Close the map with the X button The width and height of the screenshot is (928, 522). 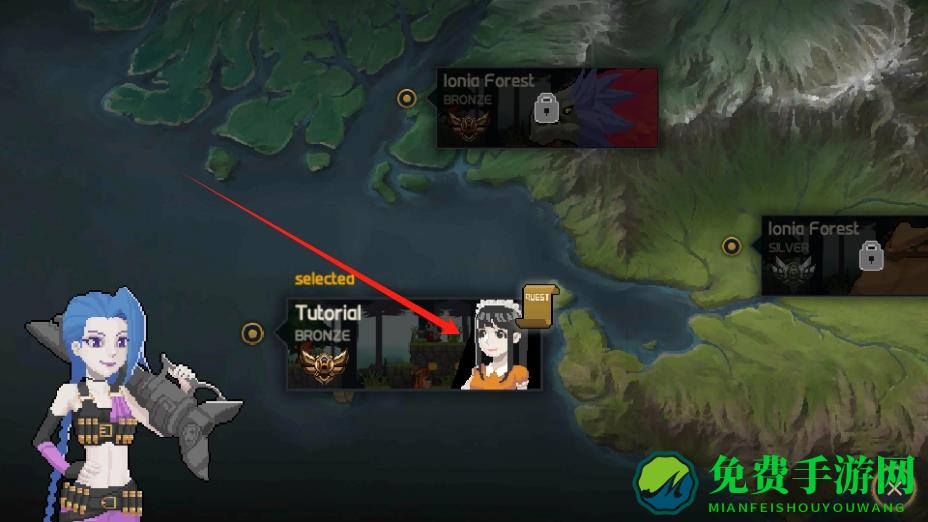tap(894, 489)
